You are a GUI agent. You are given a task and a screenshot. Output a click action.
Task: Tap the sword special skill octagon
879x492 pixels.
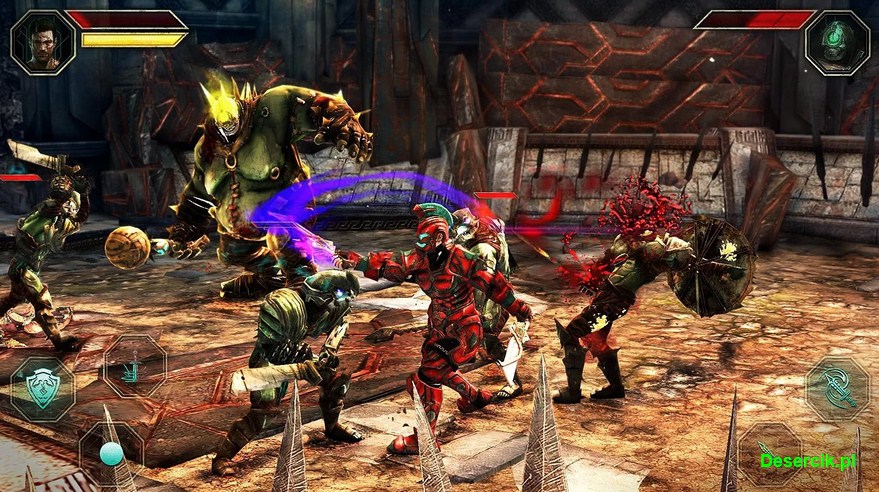click(134, 366)
